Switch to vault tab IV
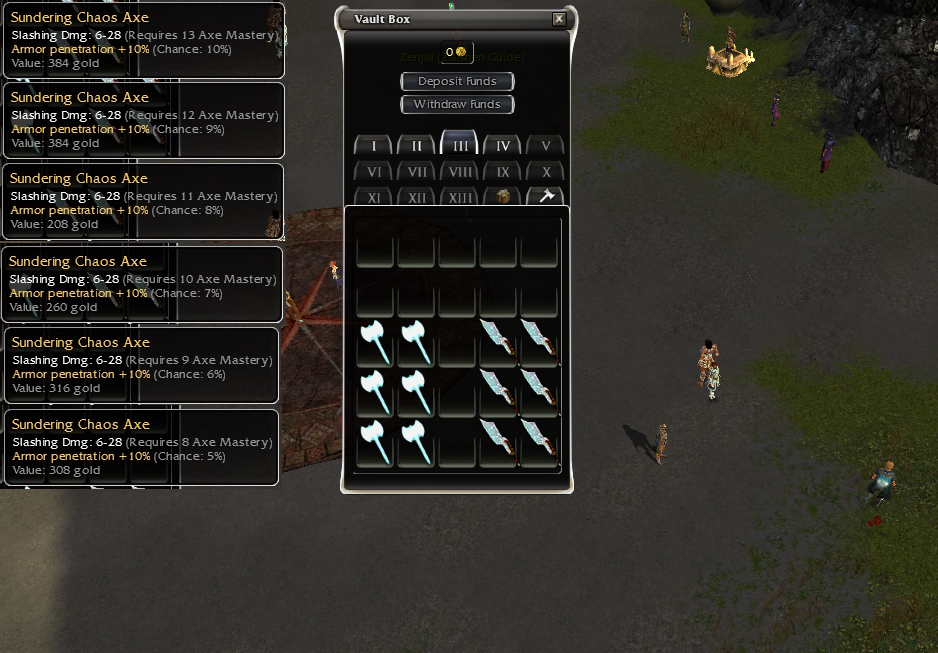 tap(503, 146)
